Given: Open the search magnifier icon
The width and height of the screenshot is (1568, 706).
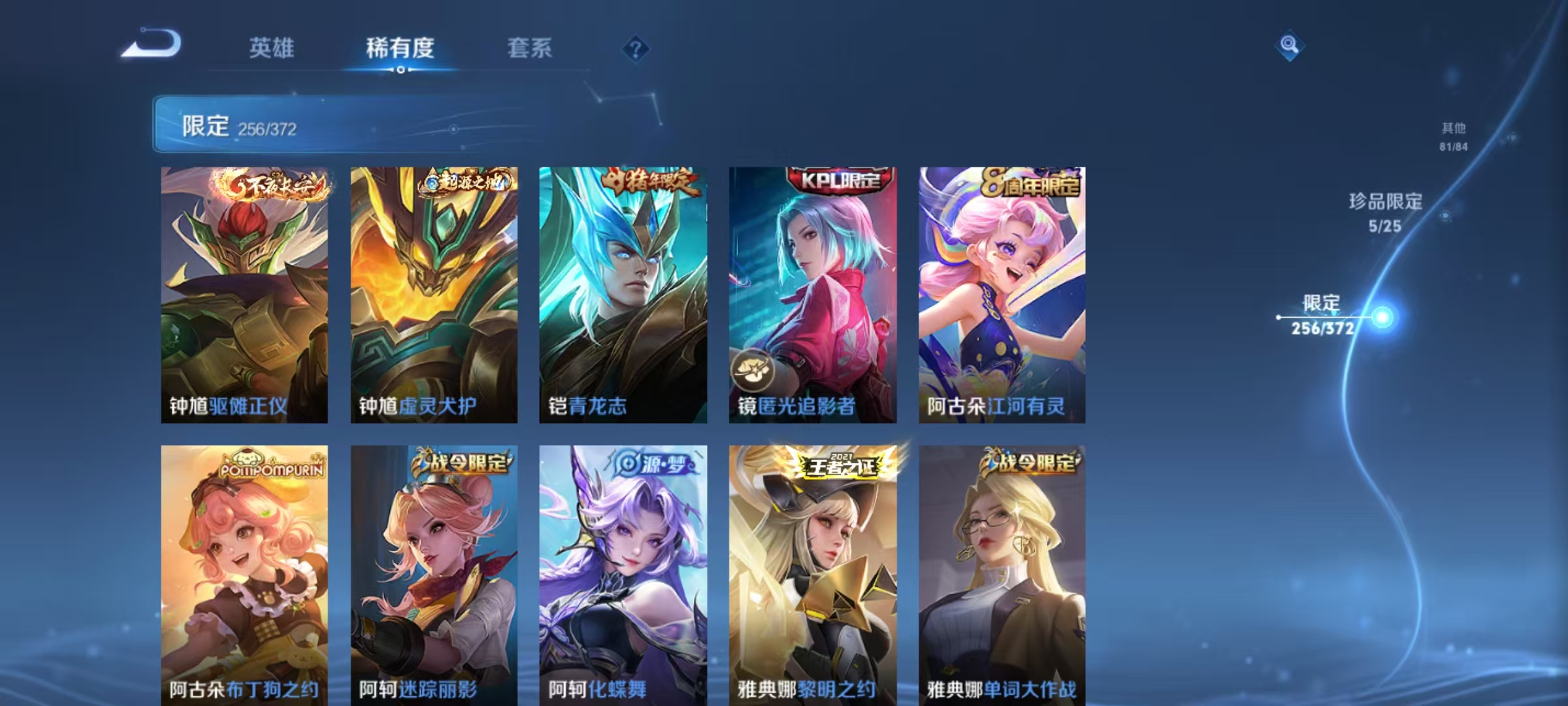Looking at the screenshot, I should [x=1289, y=46].
